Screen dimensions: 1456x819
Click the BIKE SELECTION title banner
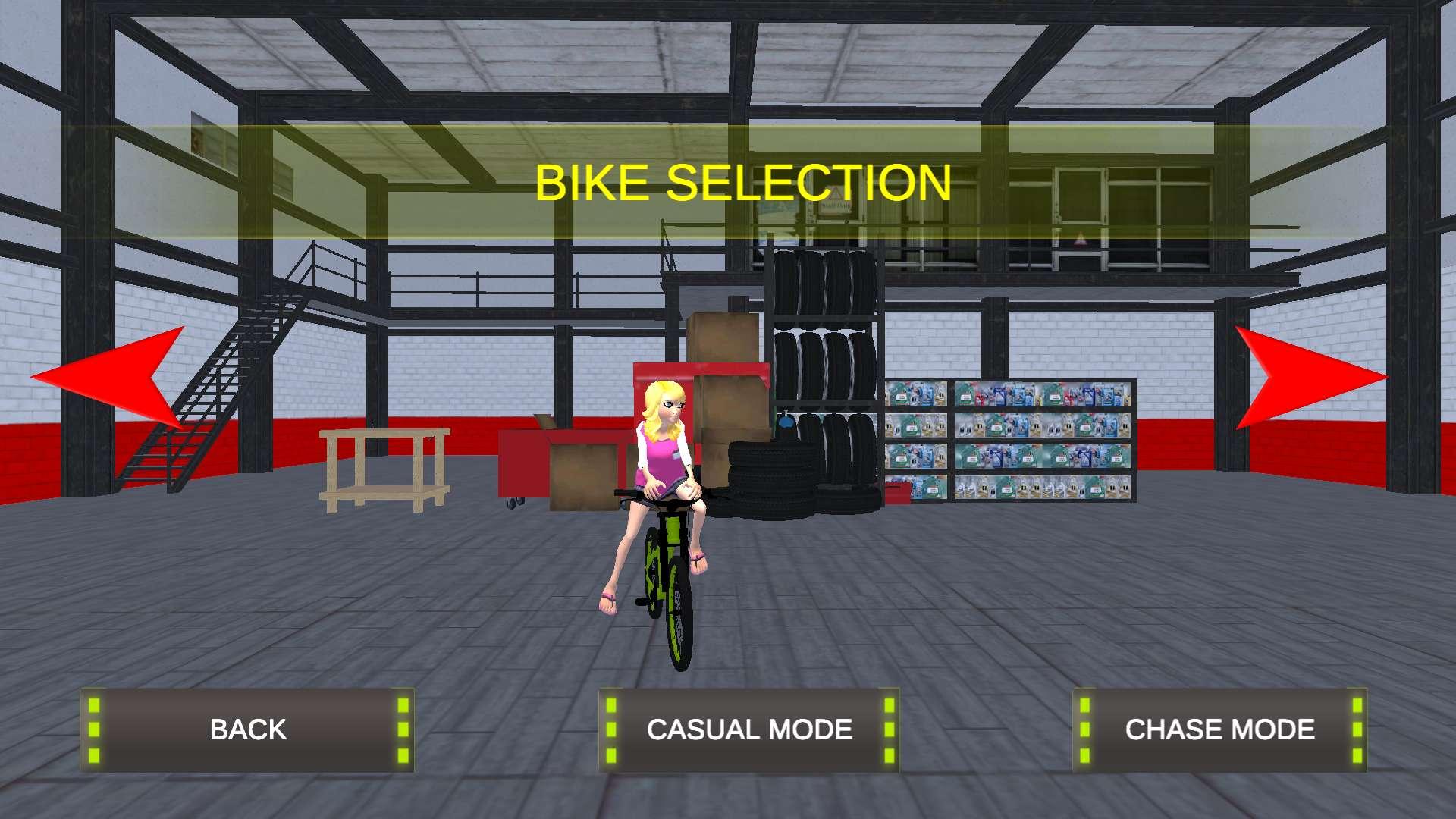742,182
